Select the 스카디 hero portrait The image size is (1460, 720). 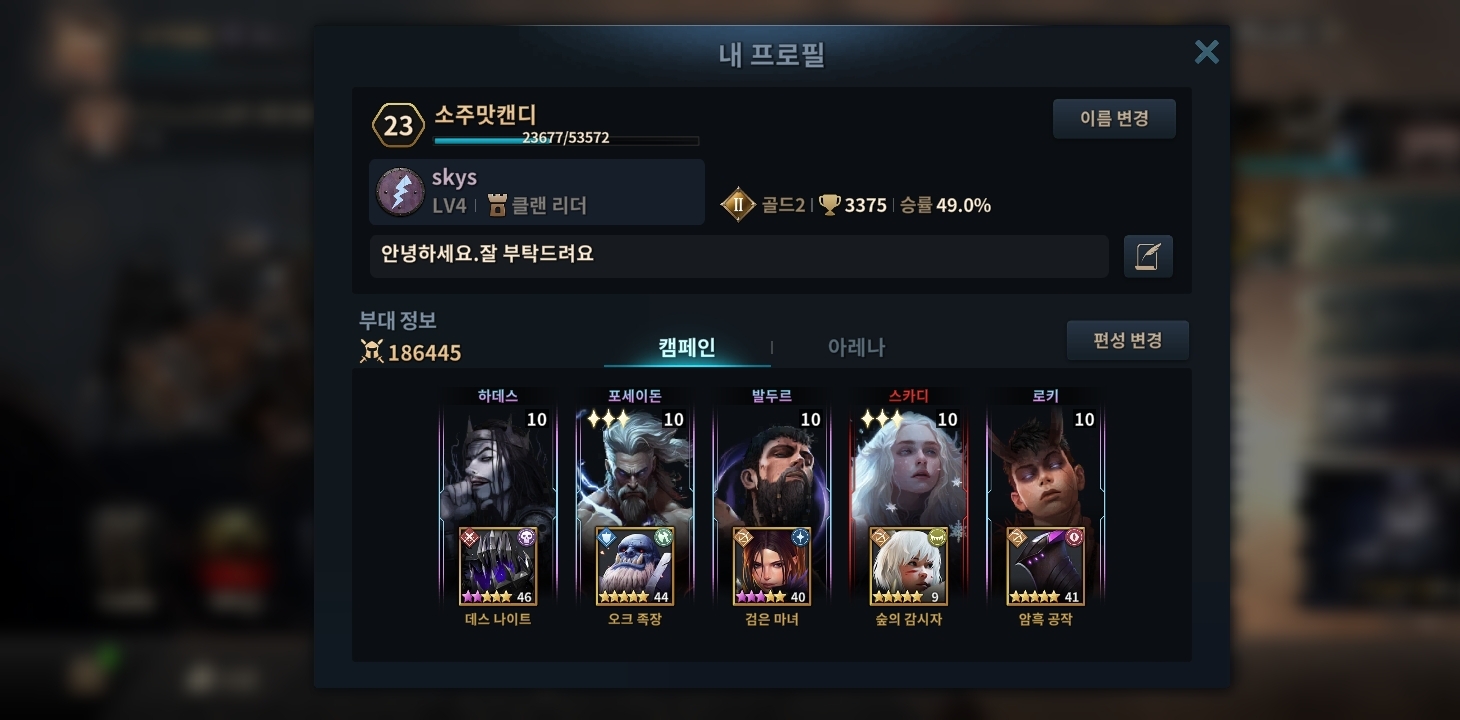tap(909, 465)
